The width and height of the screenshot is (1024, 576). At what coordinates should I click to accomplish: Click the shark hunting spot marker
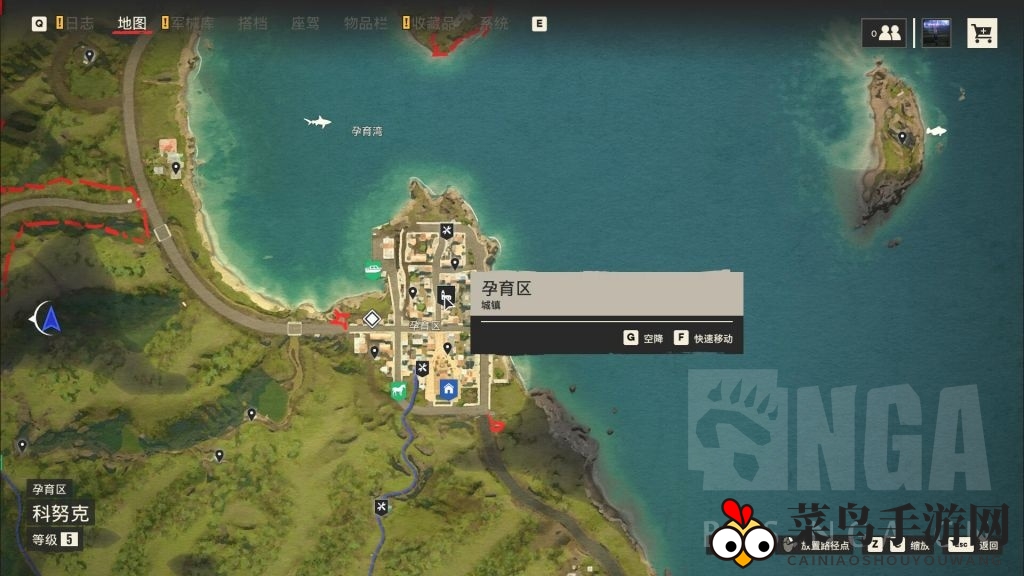pyautogui.click(x=317, y=122)
